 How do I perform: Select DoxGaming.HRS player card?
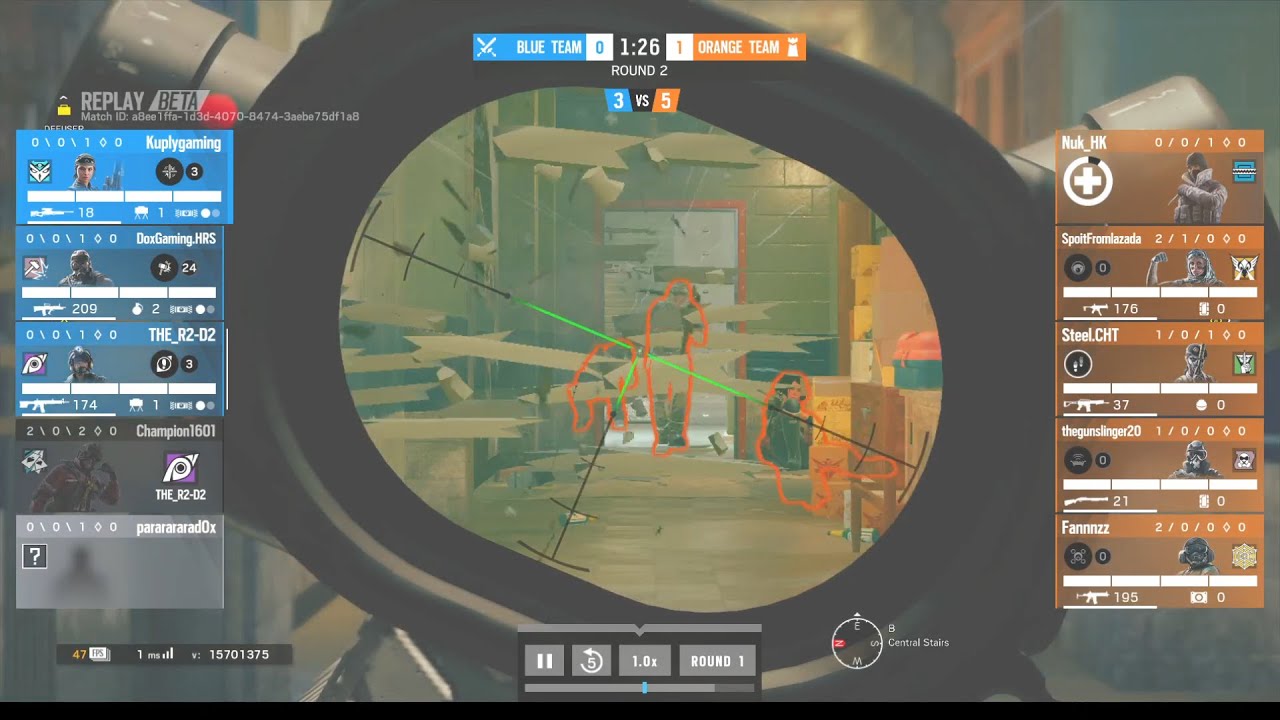tap(120, 273)
